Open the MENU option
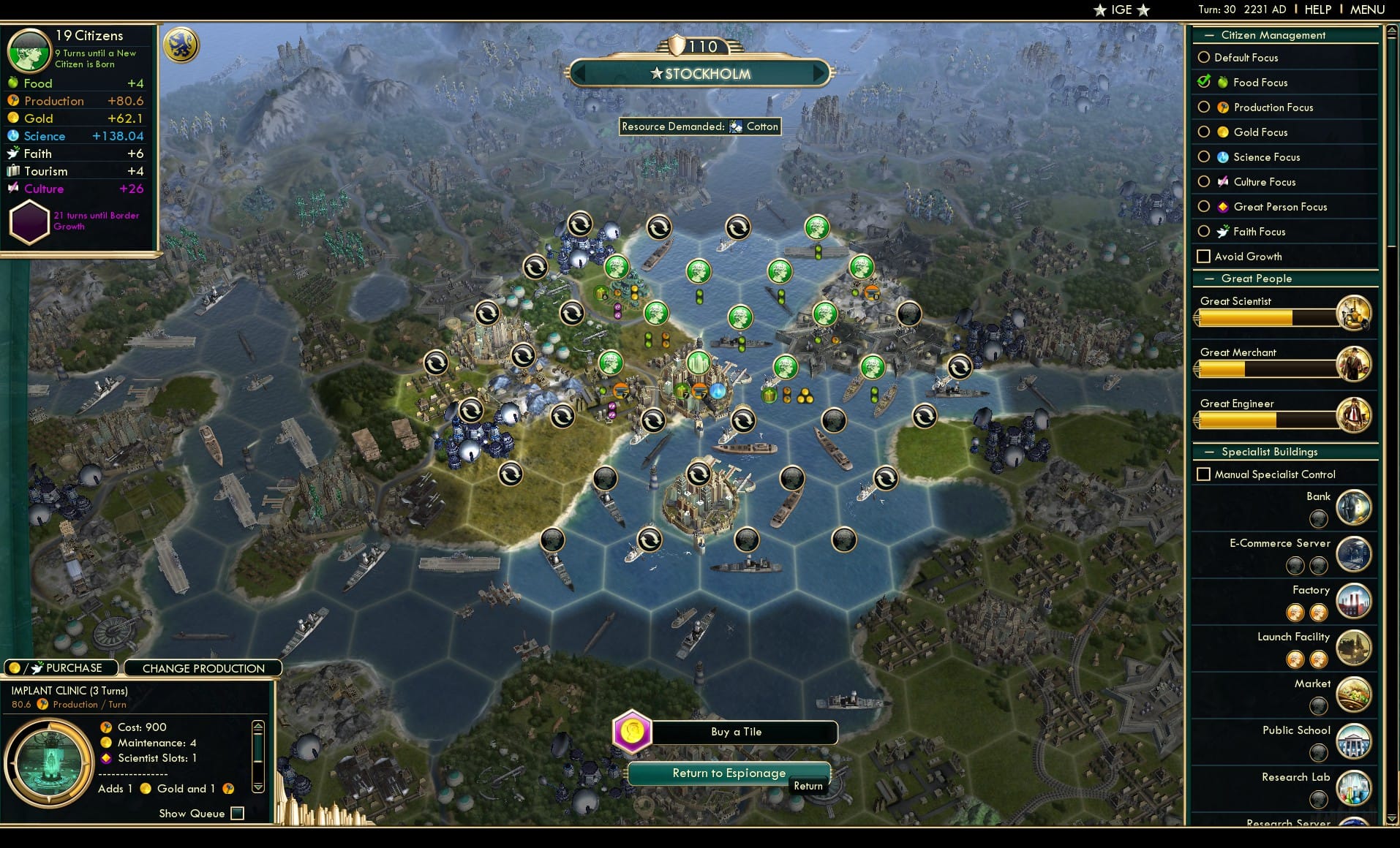The width and height of the screenshot is (1400, 848). click(x=1366, y=9)
